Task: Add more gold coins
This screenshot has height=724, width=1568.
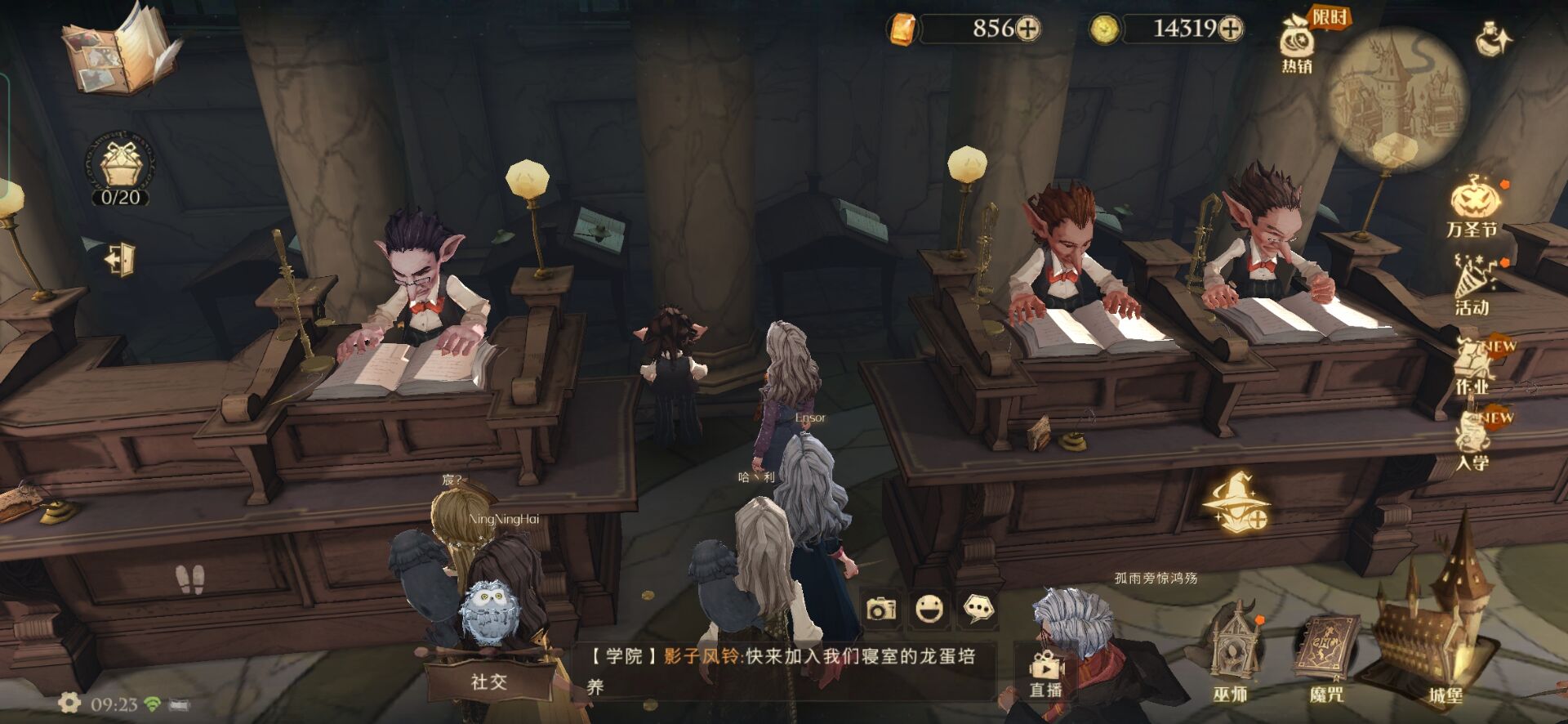Action: [x=1230, y=29]
